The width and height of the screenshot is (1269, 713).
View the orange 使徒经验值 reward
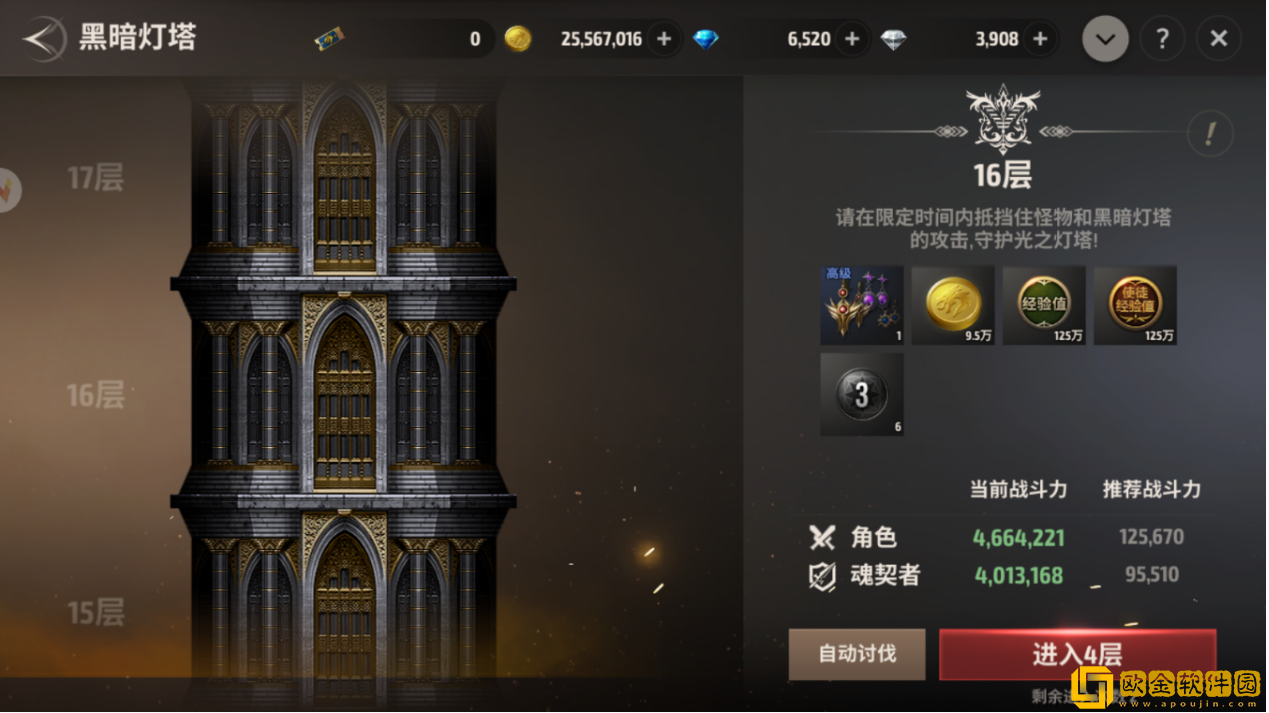tap(1135, 305)
